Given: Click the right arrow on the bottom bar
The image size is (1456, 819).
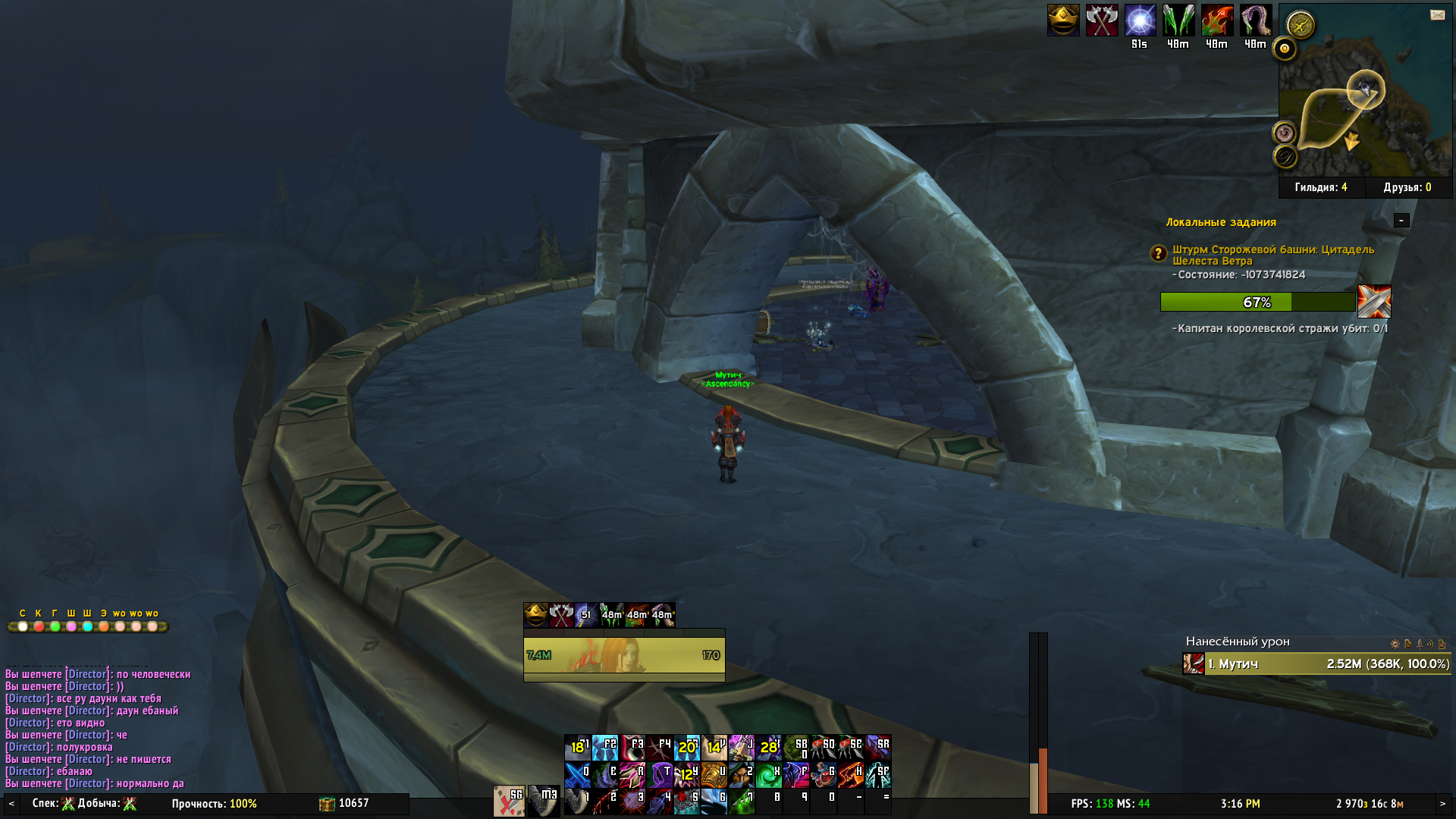Looking at the screenshot, I should (x=1442, y=804).
